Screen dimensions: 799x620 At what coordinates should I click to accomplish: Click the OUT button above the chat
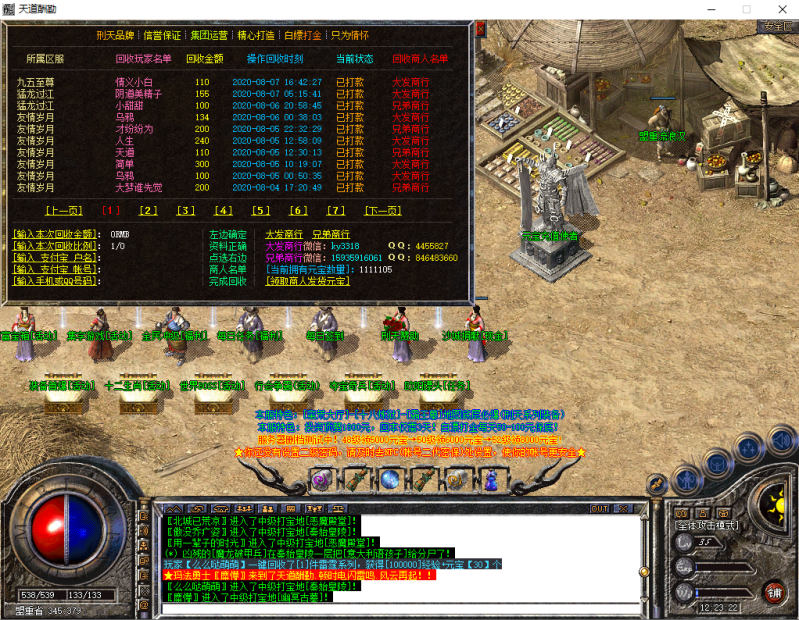tap(600, 509)
